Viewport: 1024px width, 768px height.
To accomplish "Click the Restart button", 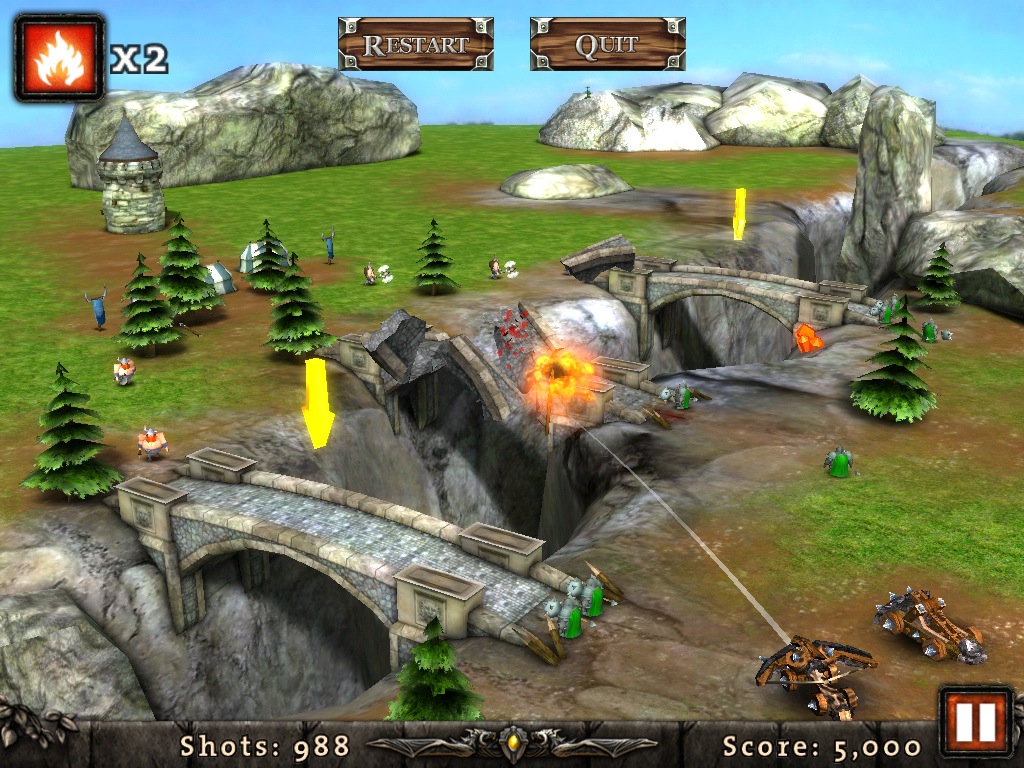I will 415,44.
